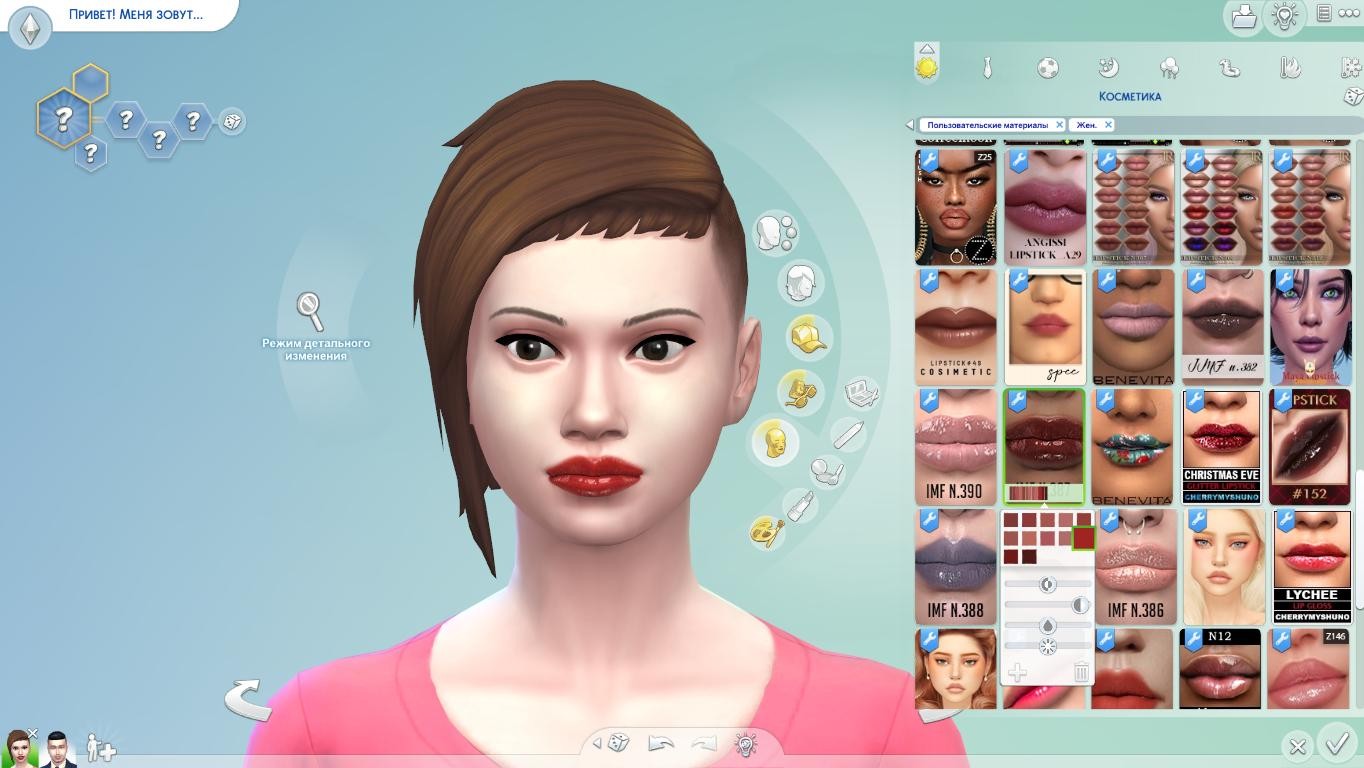This screenshot has width=1364, height=768.
Task: Click the name field Привет! Меня зовут...
Action: point(136,15)
